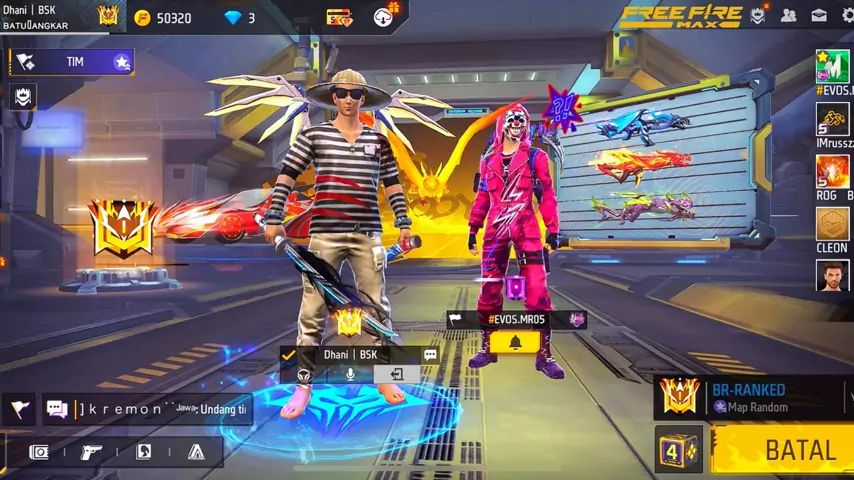This screenshot has height=480, width=854.
Task: Open the settings gear icon
Action: (x=846, y=16)
